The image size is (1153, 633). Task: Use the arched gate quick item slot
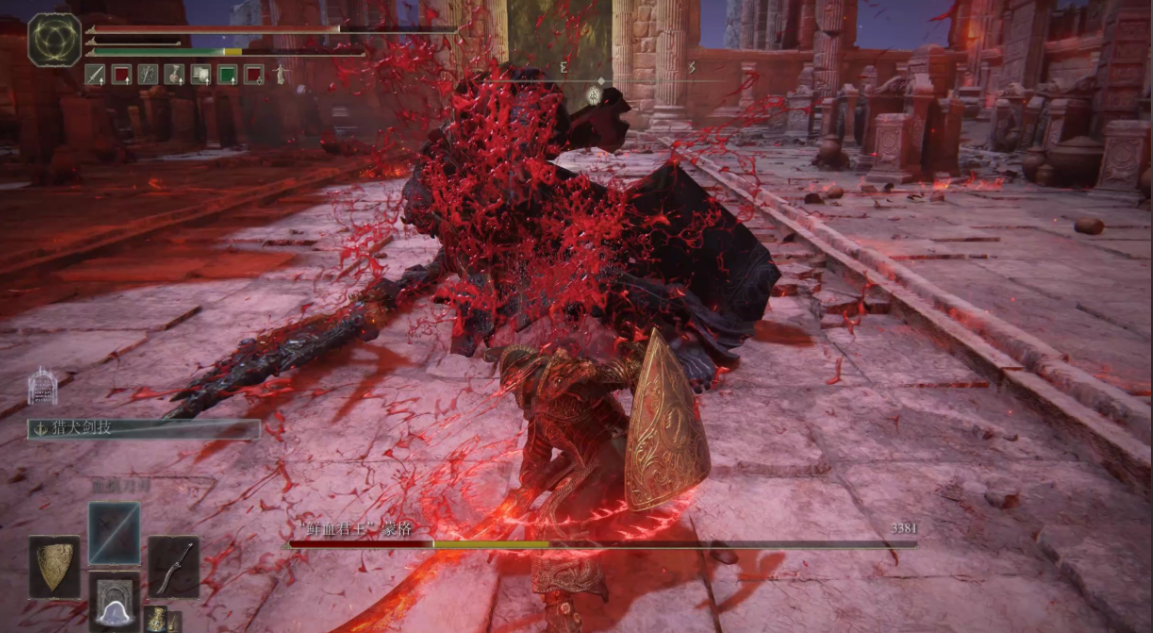pos(114,599)
